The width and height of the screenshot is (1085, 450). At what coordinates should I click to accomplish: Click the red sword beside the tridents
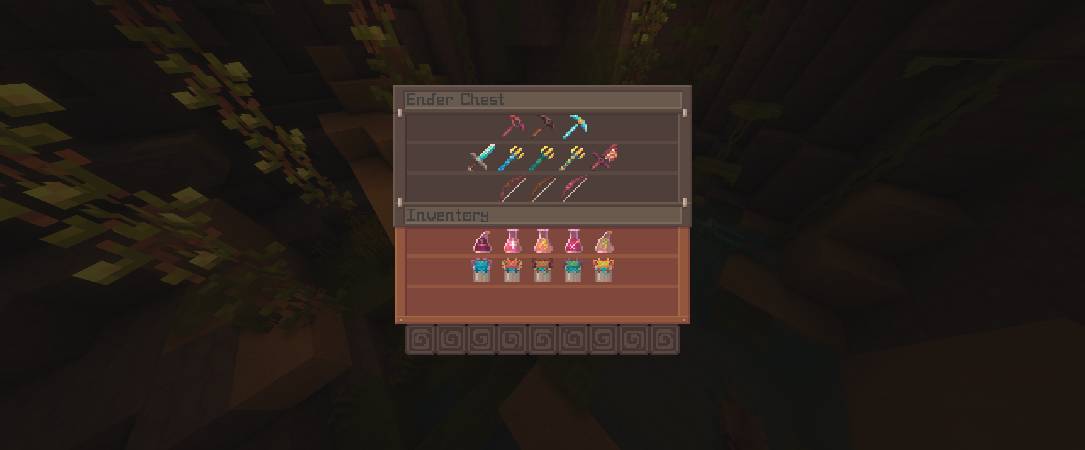click(603, 158)
